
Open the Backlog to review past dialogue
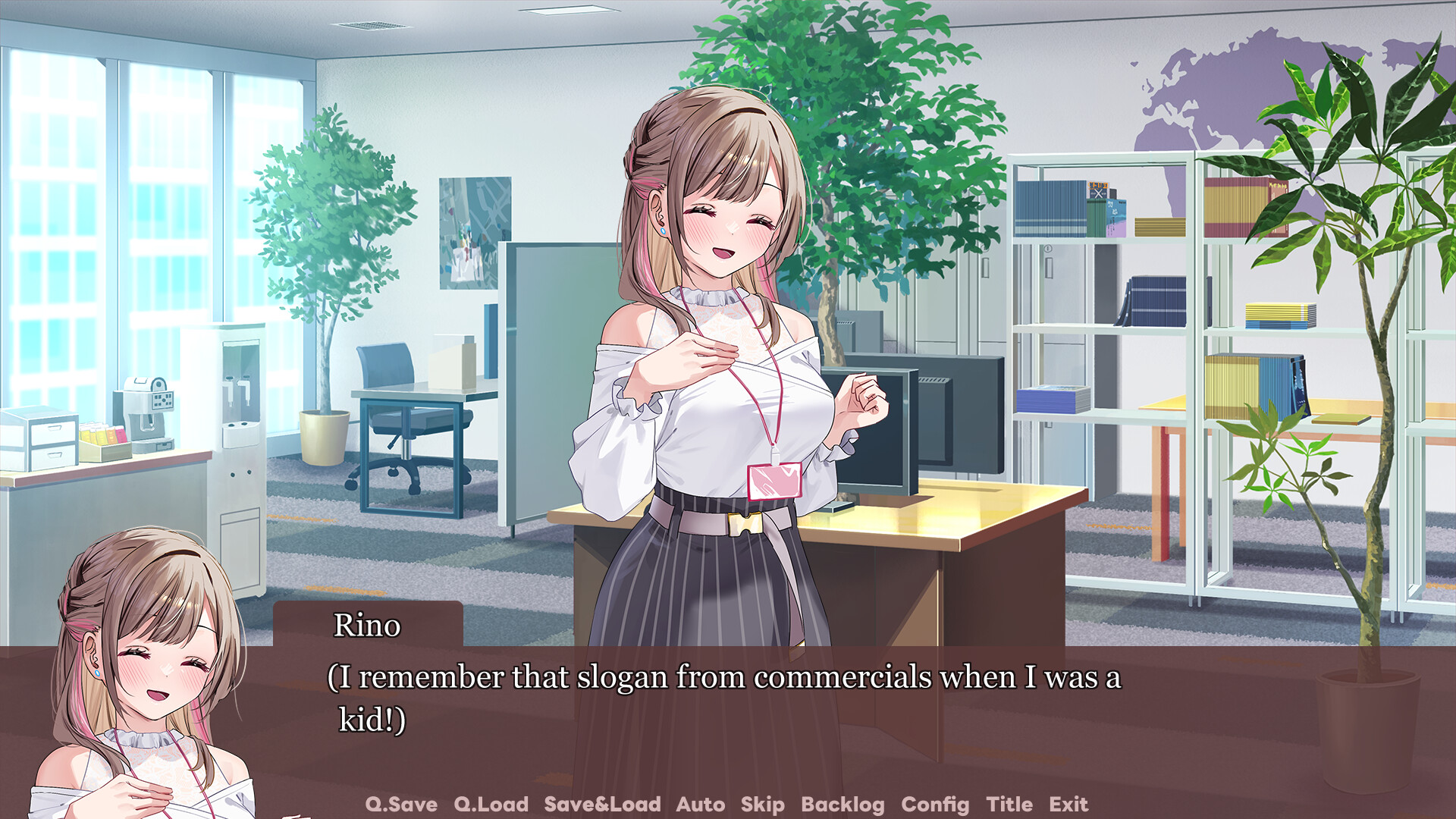point(842,805)
